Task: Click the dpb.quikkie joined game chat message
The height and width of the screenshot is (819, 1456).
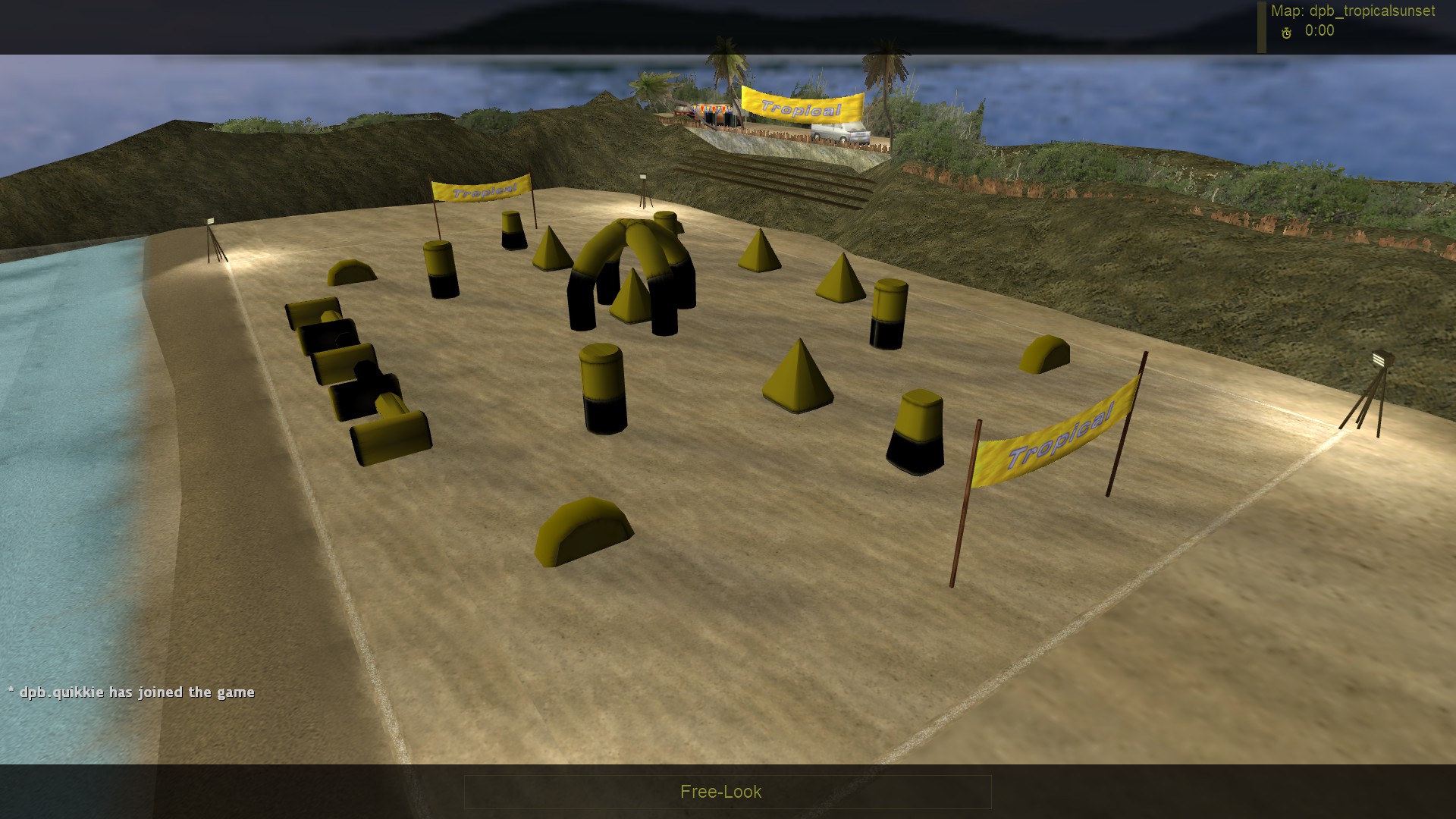Action: tap(131, 692)
